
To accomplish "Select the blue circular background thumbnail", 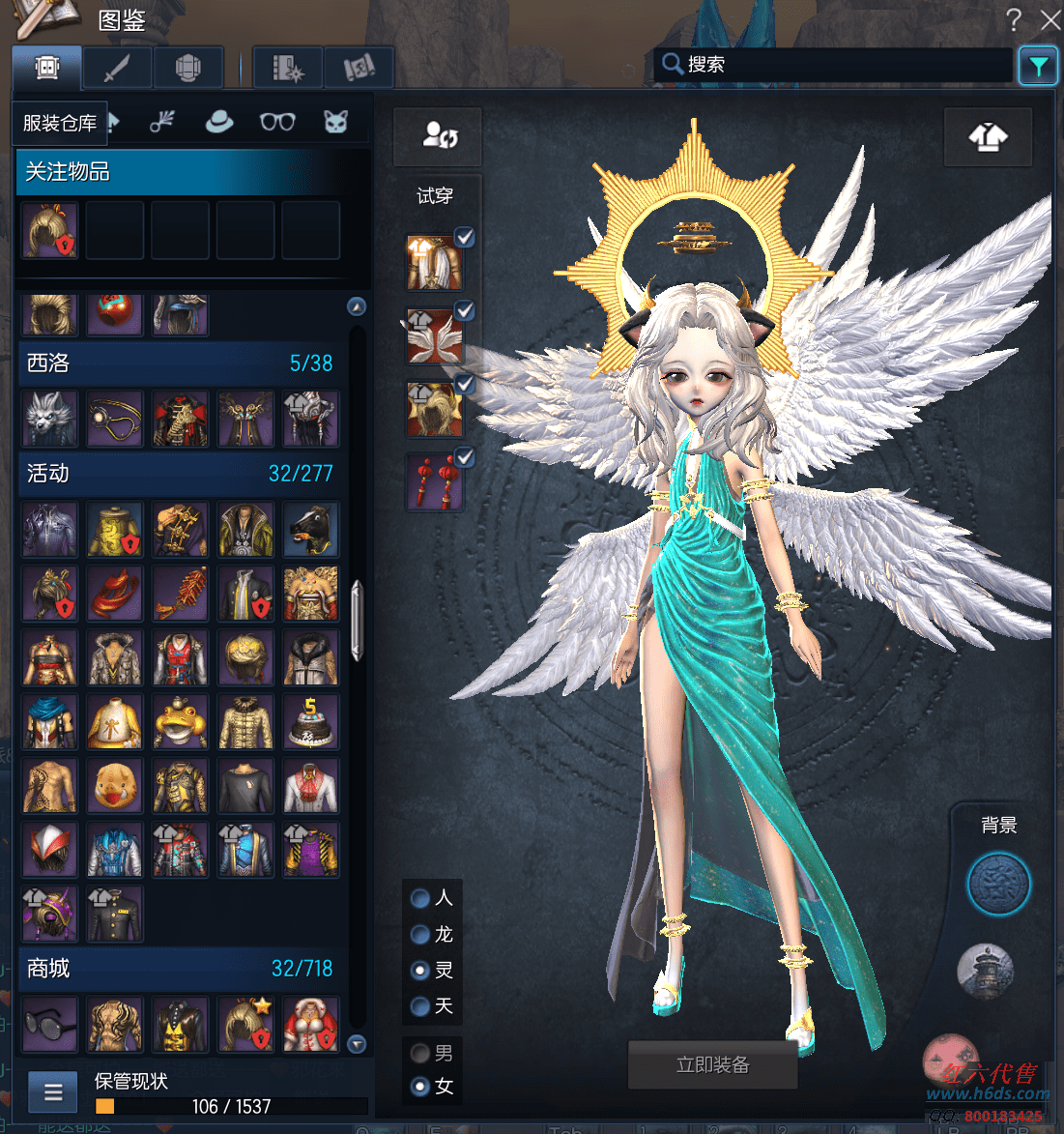I will coord(998,884).
